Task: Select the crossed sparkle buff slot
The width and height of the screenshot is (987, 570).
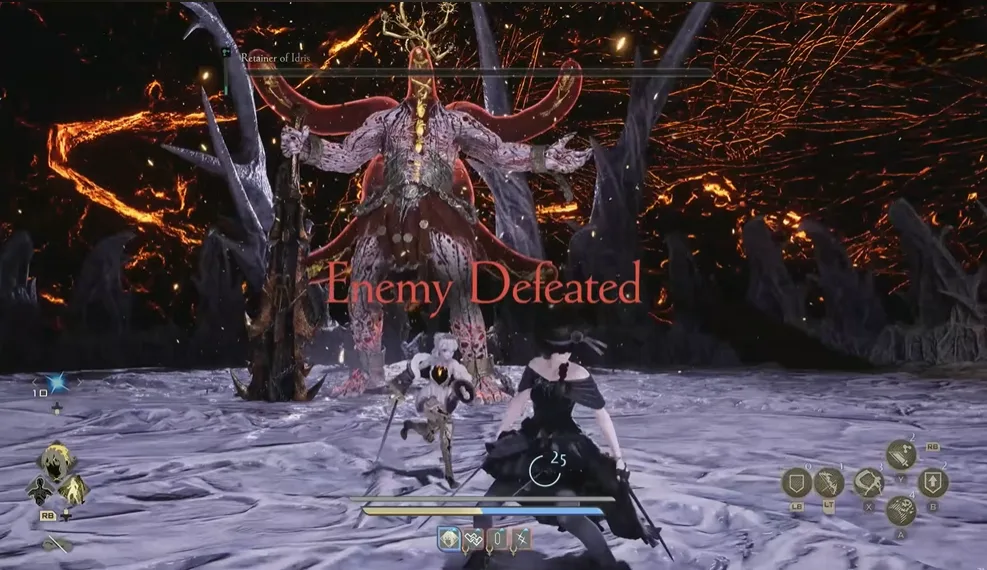Action: (x=520, y=540)
